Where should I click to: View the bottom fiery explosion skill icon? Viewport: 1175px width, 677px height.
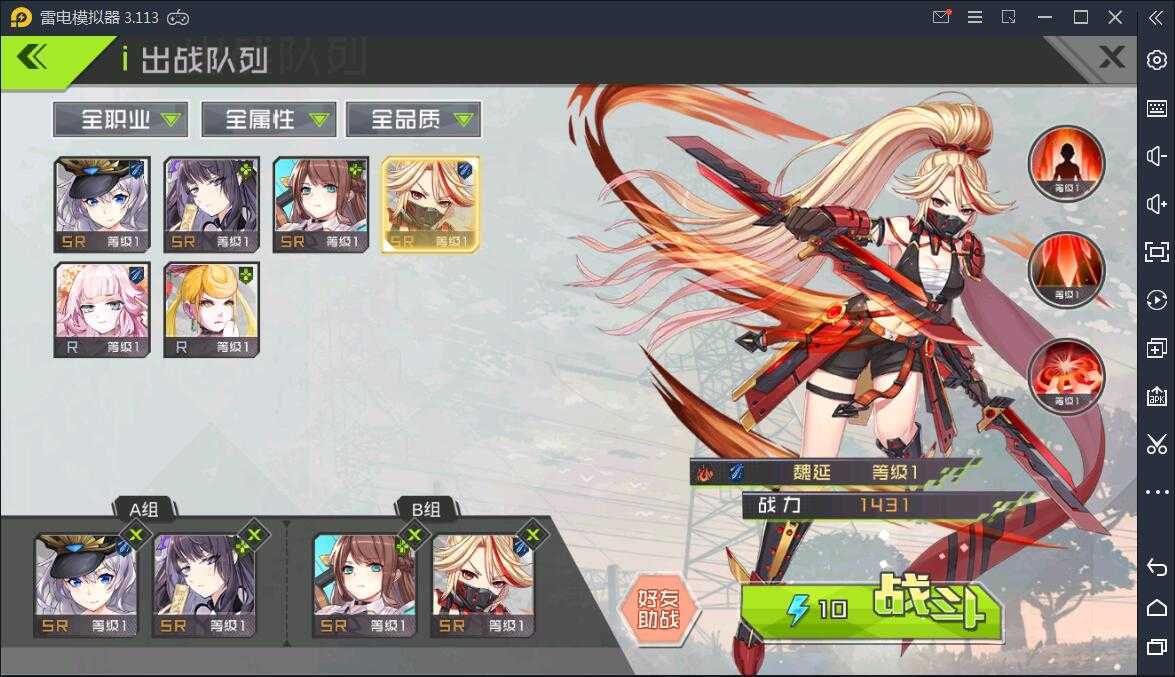(x=1066, y=376)
